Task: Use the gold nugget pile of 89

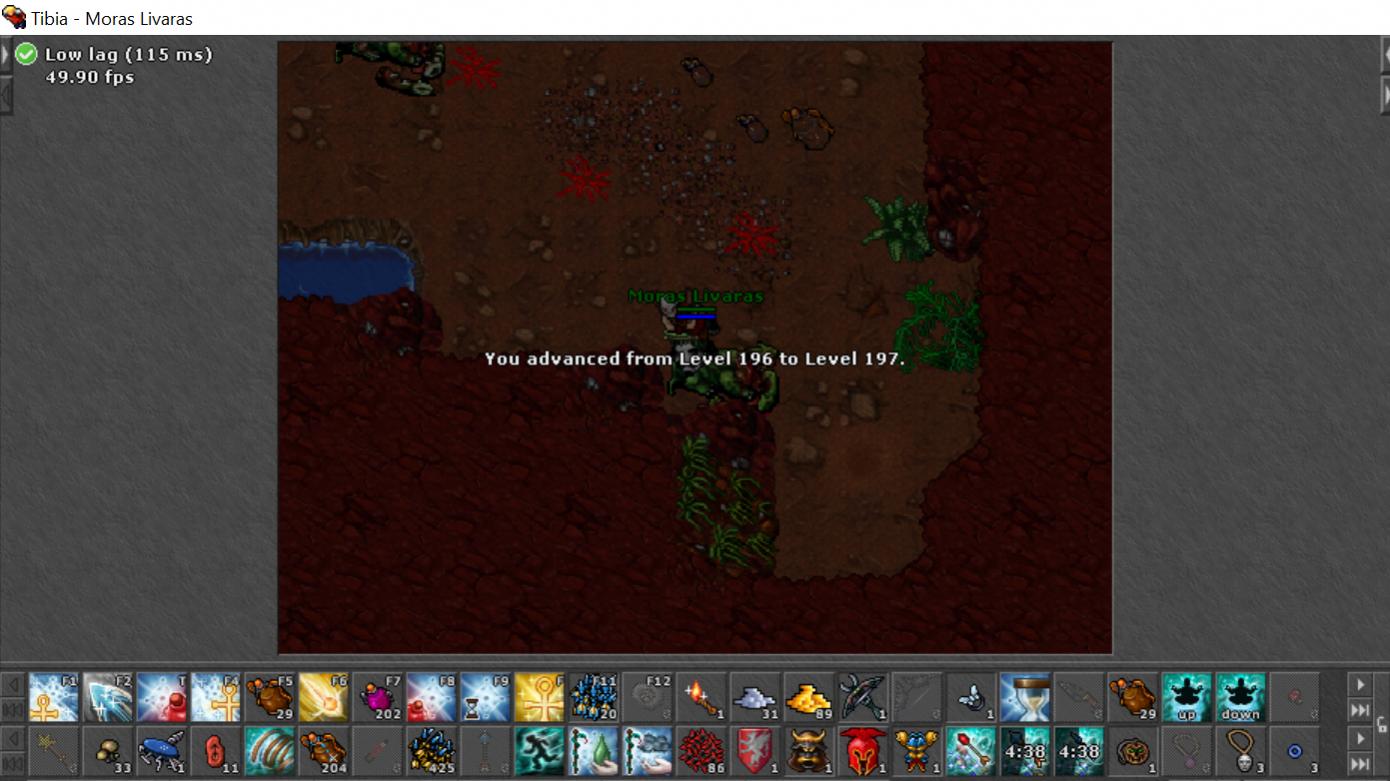Action: coord(810,697)
